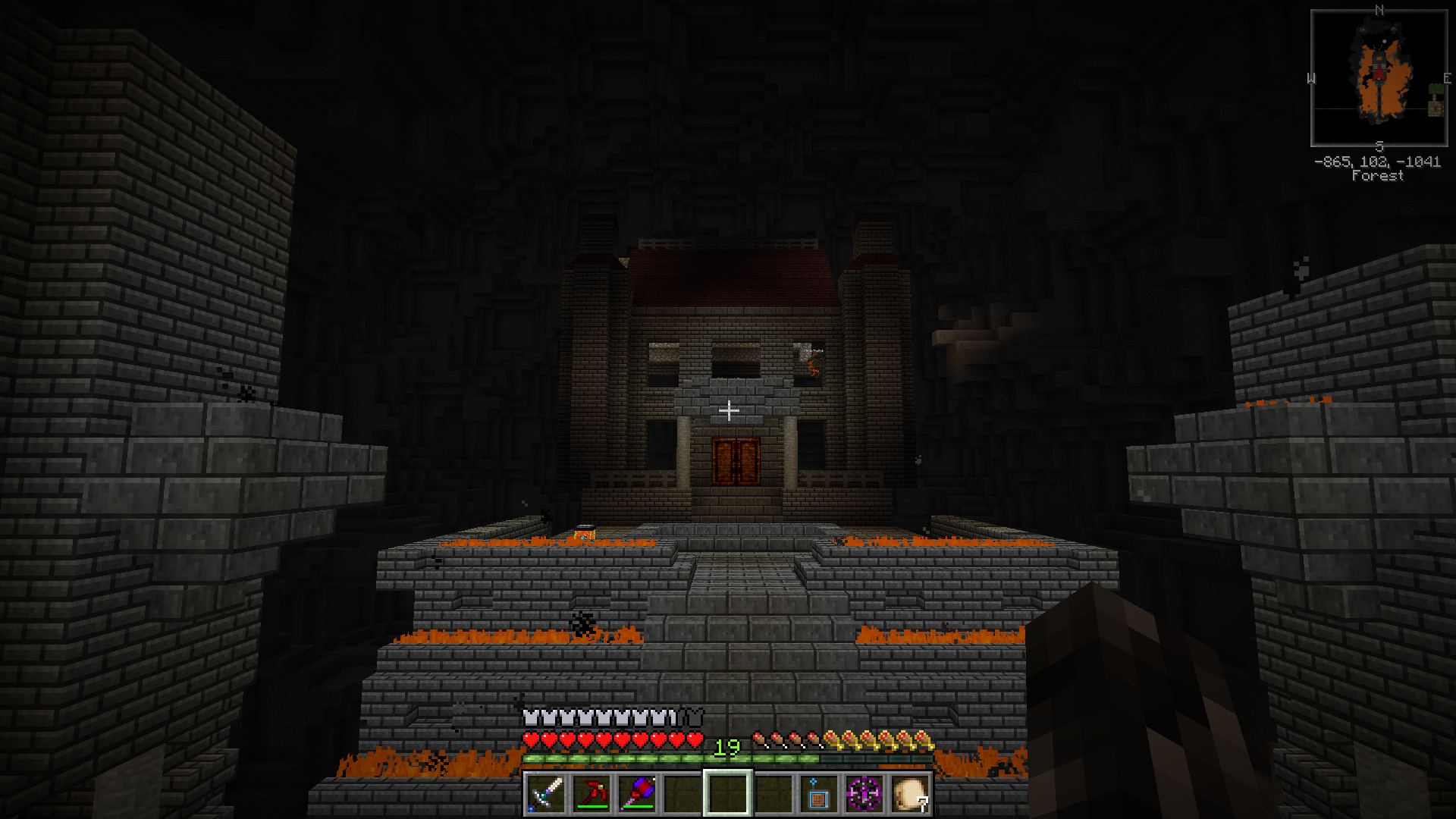Select the white-bladed sword hotbar slot
The height and width of the screenshot is (819, 1456).
(x=546, y=793)
